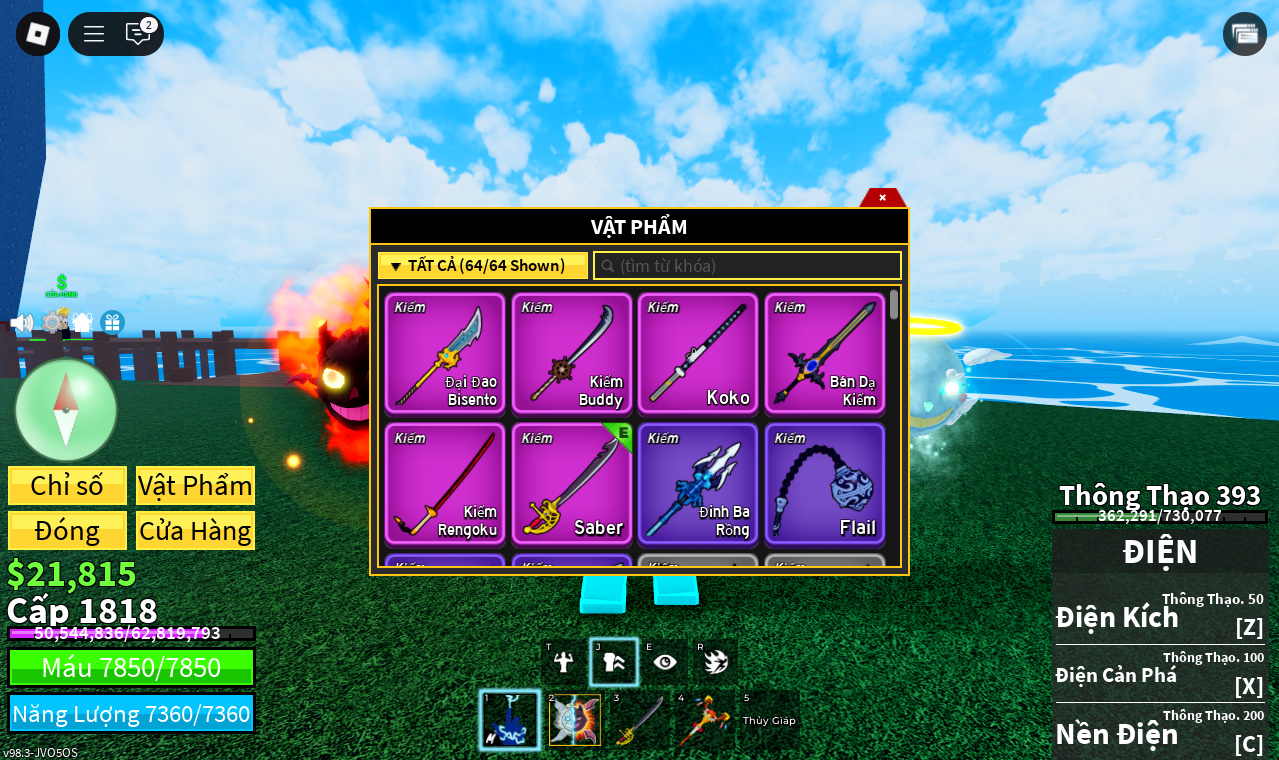1279x760 pixels.
Task: Pick the Bán Dạ Kiếm sword
Action: [x=825, y=353]
